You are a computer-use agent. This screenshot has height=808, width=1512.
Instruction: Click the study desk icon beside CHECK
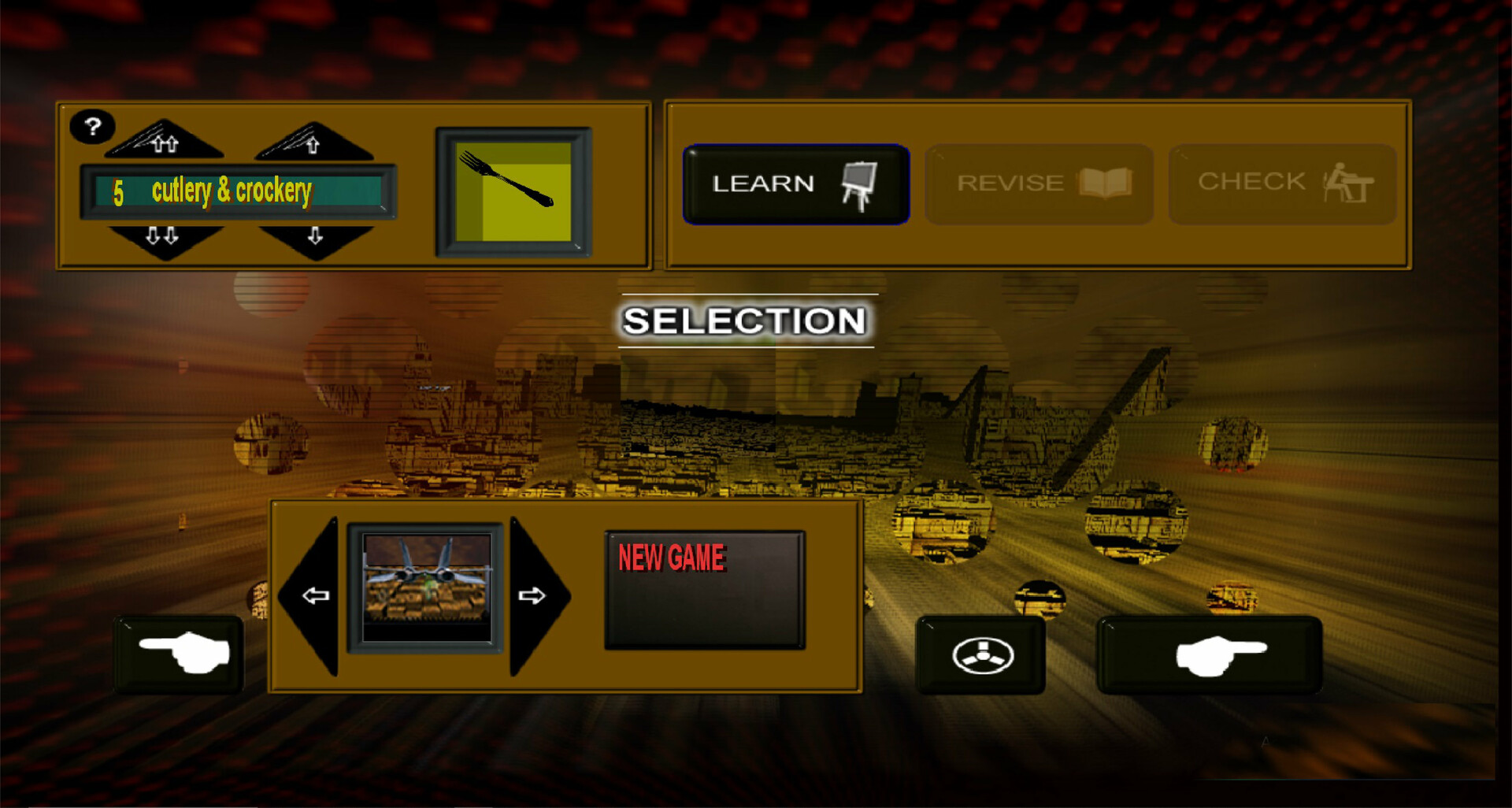tap(1351, 183)
